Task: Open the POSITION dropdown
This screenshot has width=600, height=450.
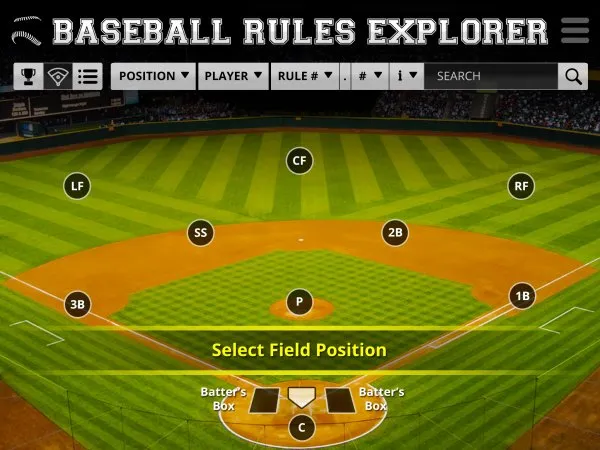Action: [x=154, y=76]
